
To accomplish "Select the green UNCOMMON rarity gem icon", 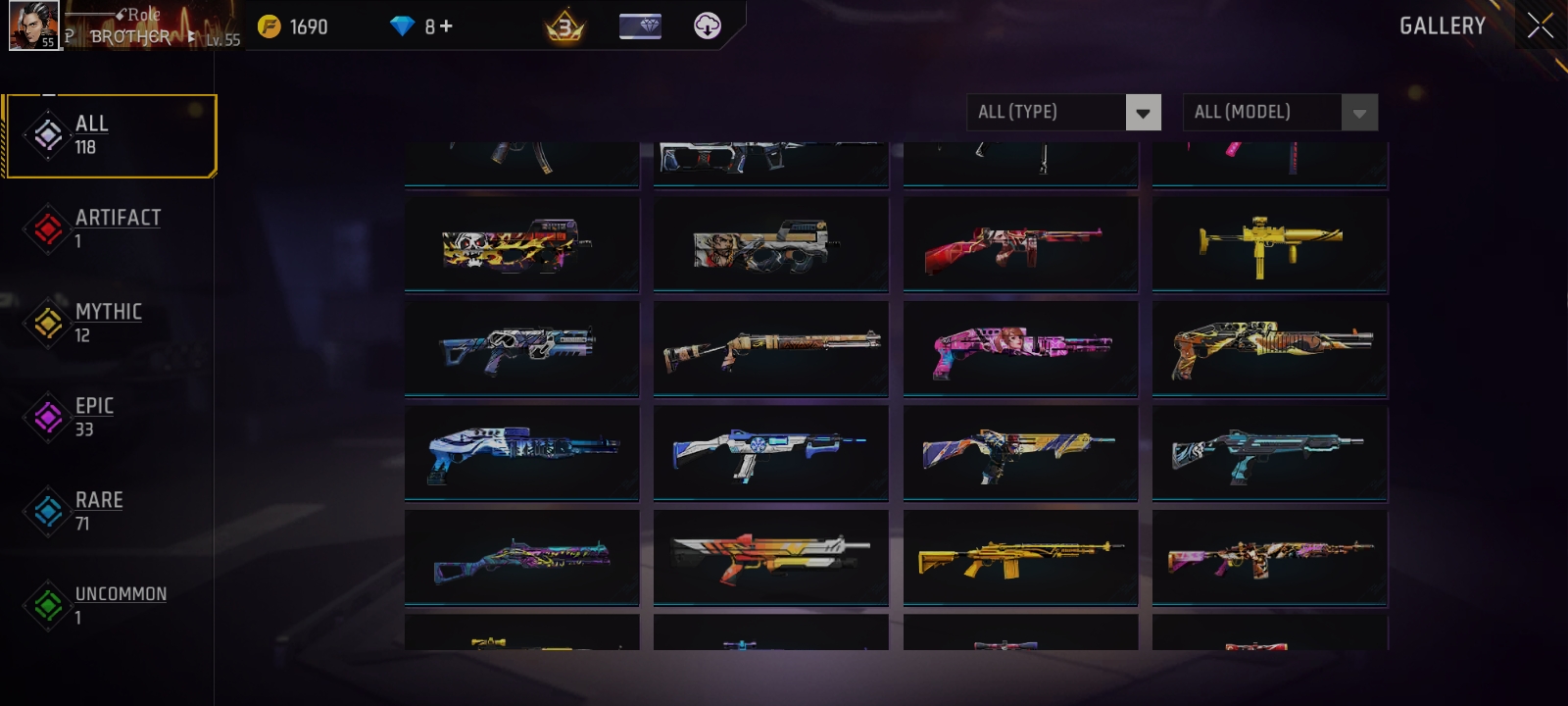I will click(47, 605).
